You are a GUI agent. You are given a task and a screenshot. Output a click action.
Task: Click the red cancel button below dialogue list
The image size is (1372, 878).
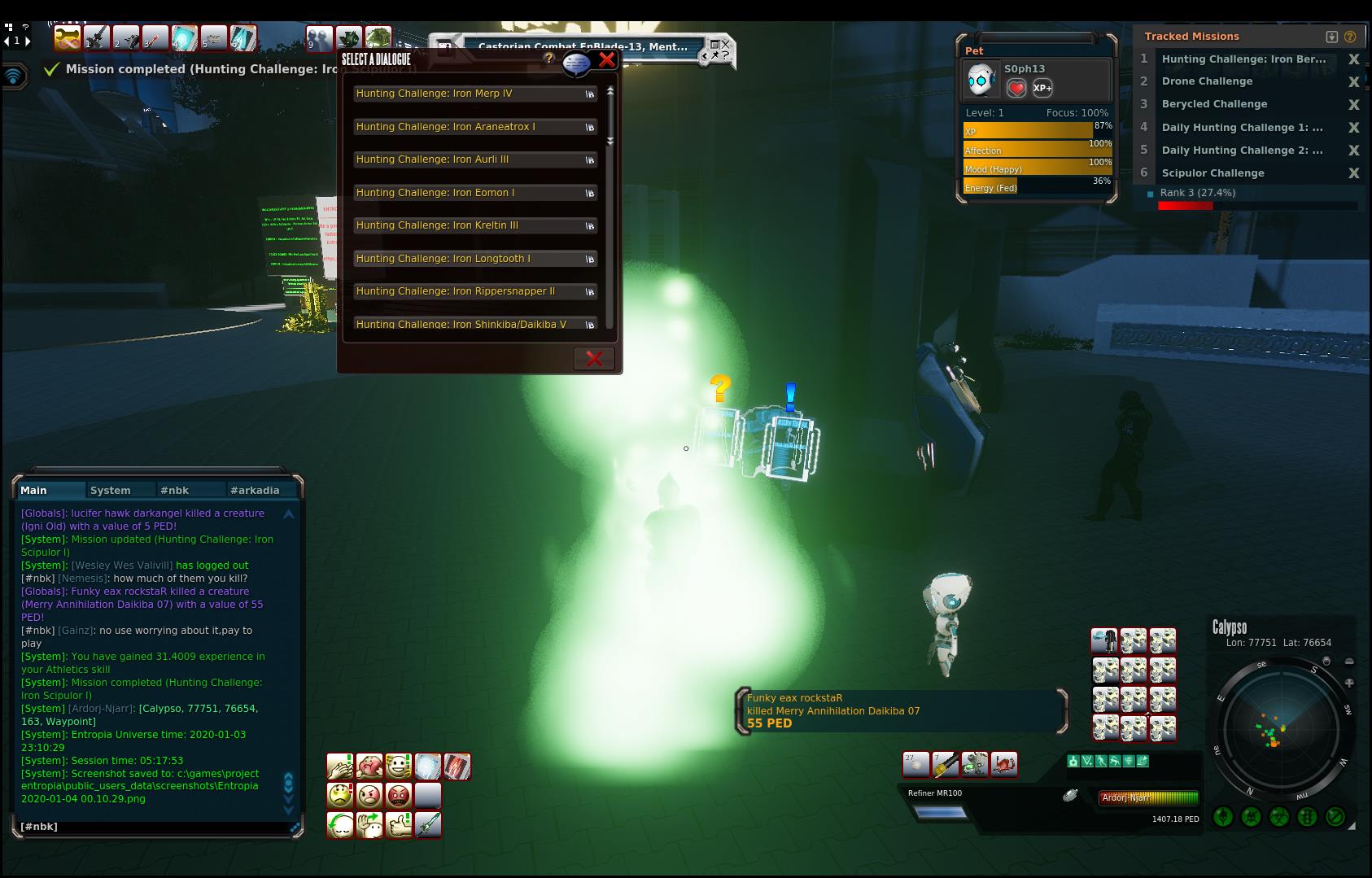594,359
